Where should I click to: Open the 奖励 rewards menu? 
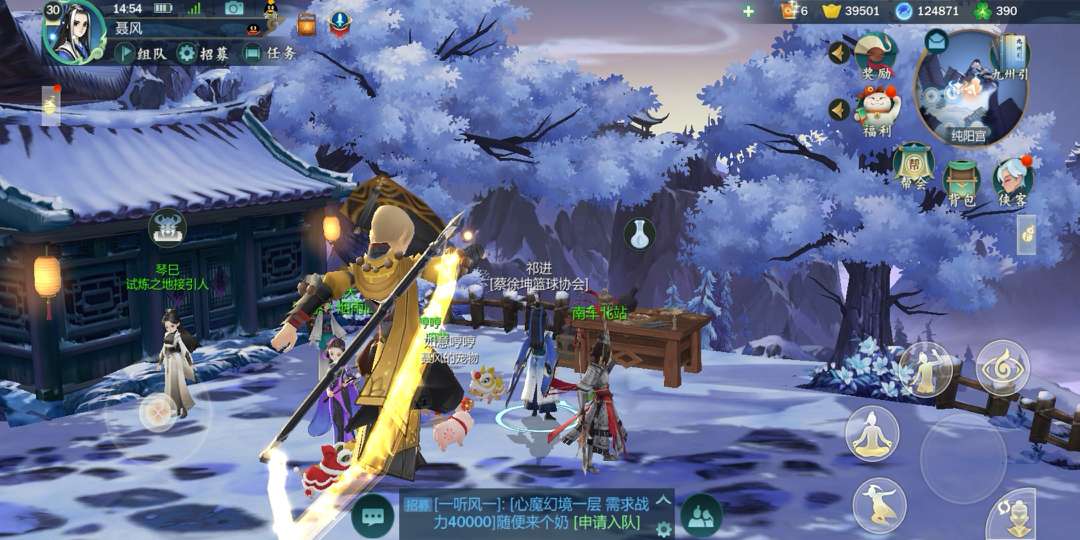876,53
